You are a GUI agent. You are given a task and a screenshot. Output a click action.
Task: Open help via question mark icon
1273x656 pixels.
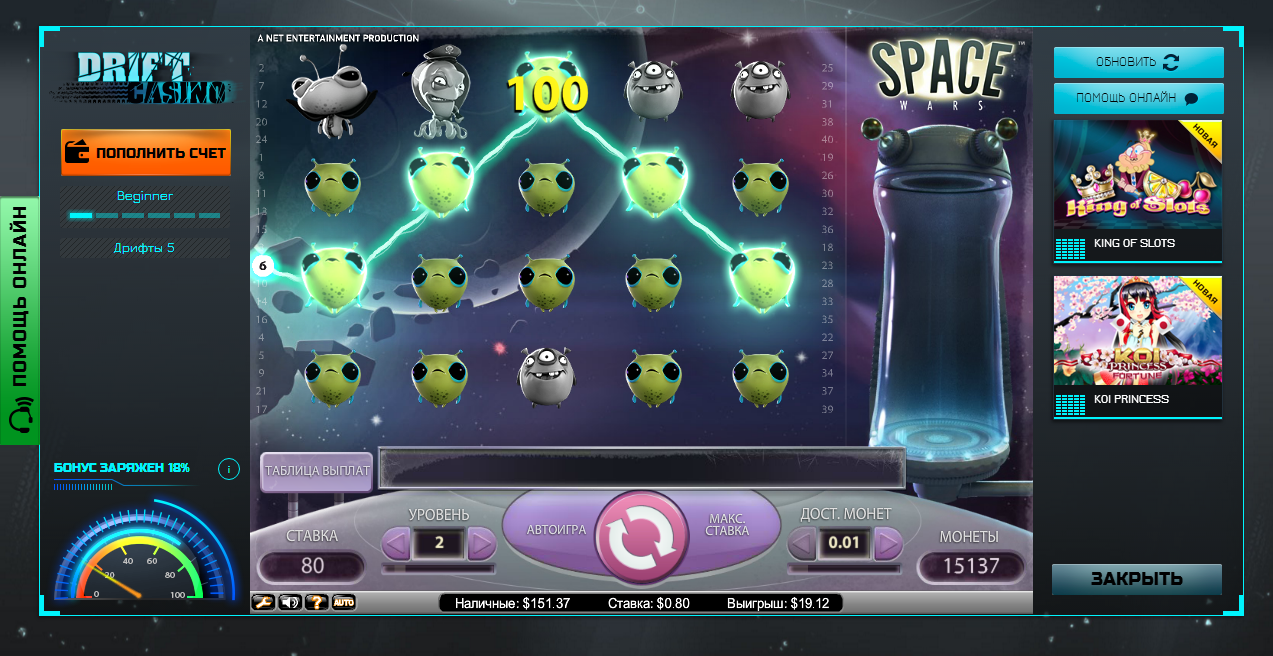tap(317, 602)
